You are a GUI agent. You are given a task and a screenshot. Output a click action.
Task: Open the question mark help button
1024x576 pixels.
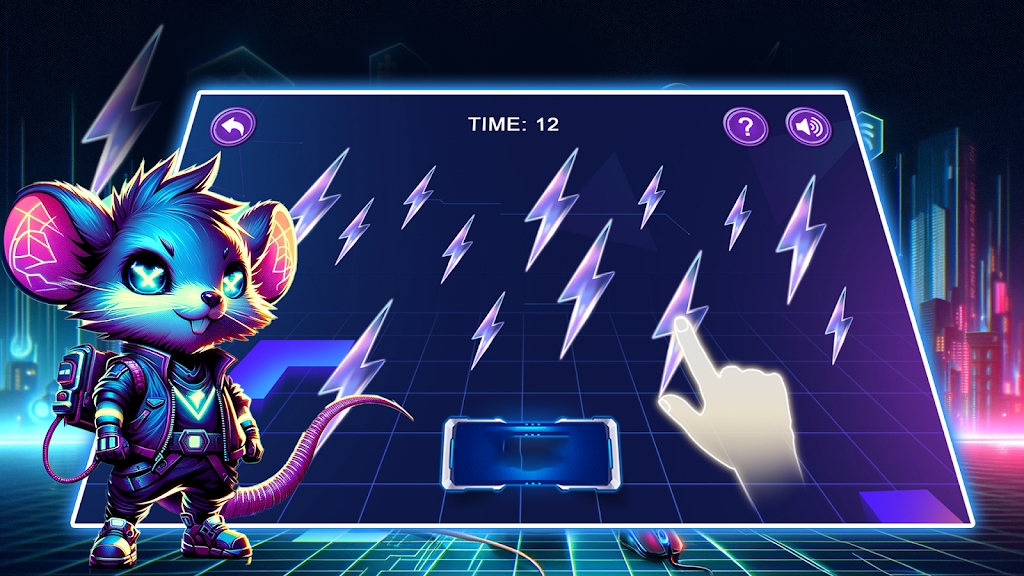[x=746, y=127]
